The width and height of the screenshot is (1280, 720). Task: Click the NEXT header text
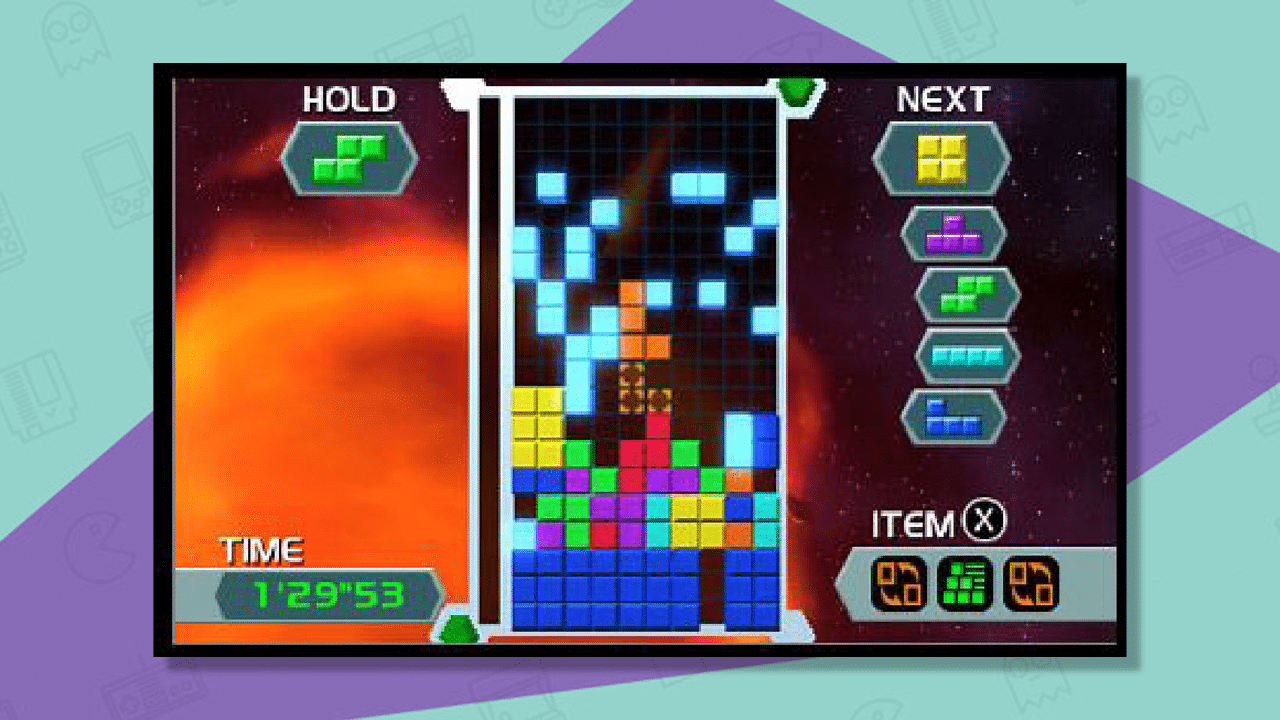942,100
